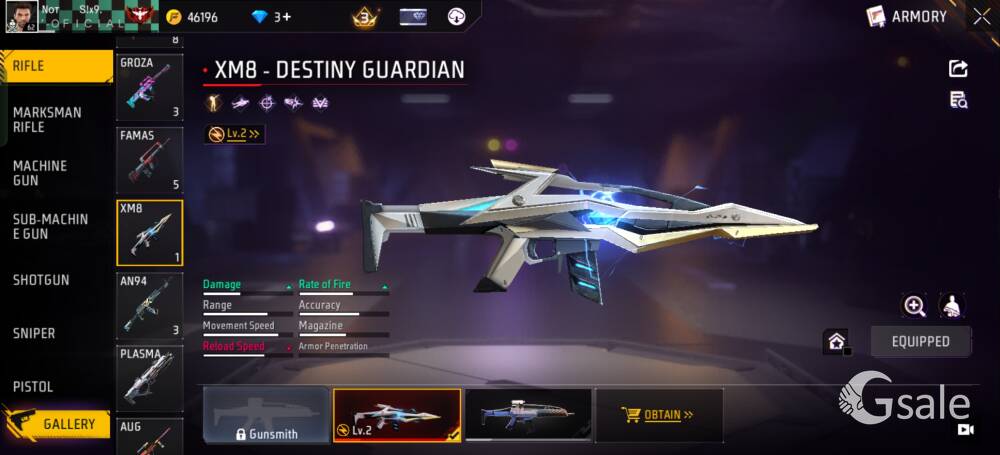Click the OBTAIN button
This screenshot has height=455, width=1000.
(x=659, y=415)
